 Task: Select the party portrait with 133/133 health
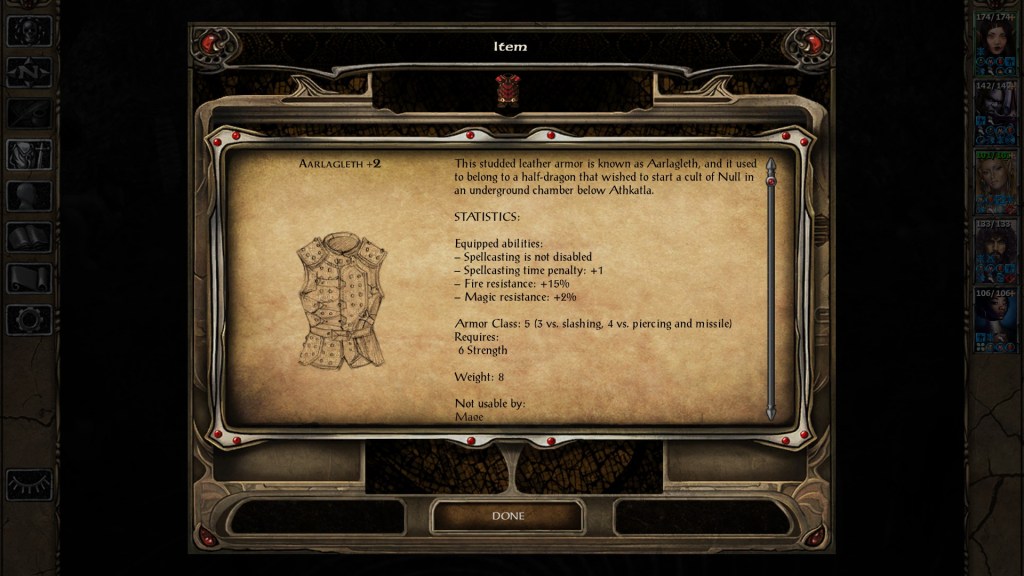[x=995, y=252]
